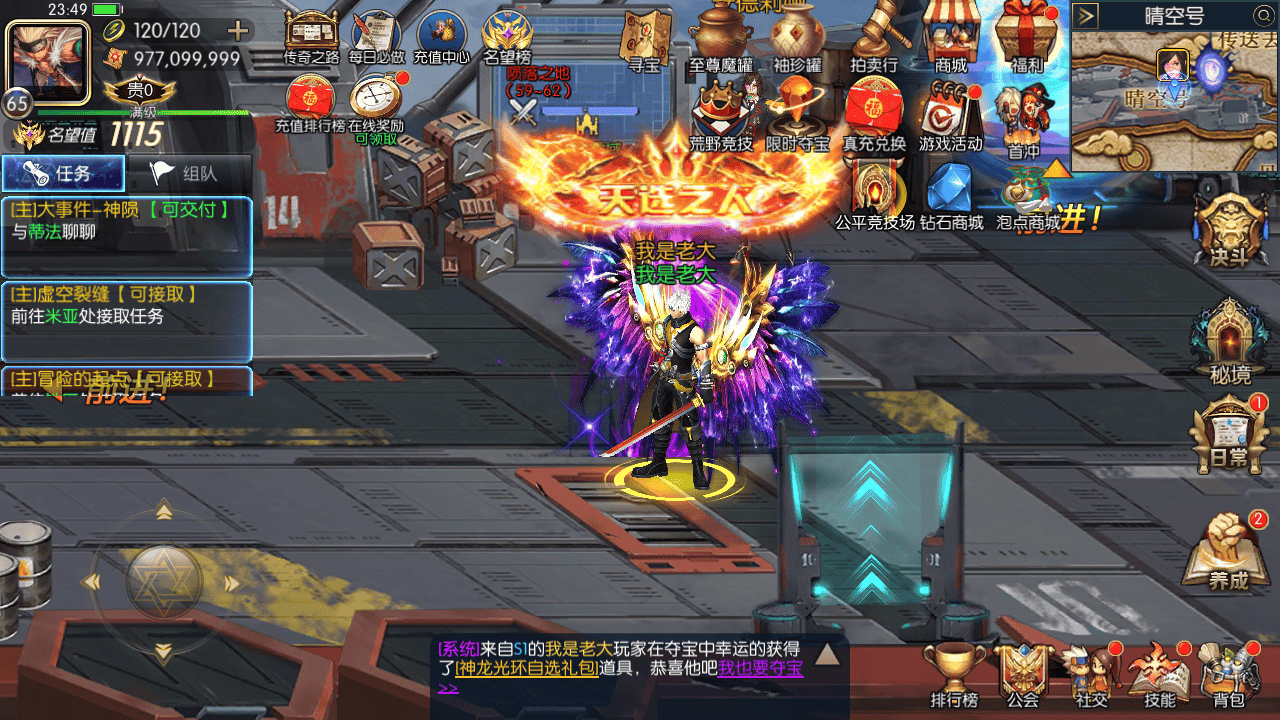Open the 拍卖行 auction house
Image resolution: width=1280 pixels, height=720 pixels.
click(873, 36)
